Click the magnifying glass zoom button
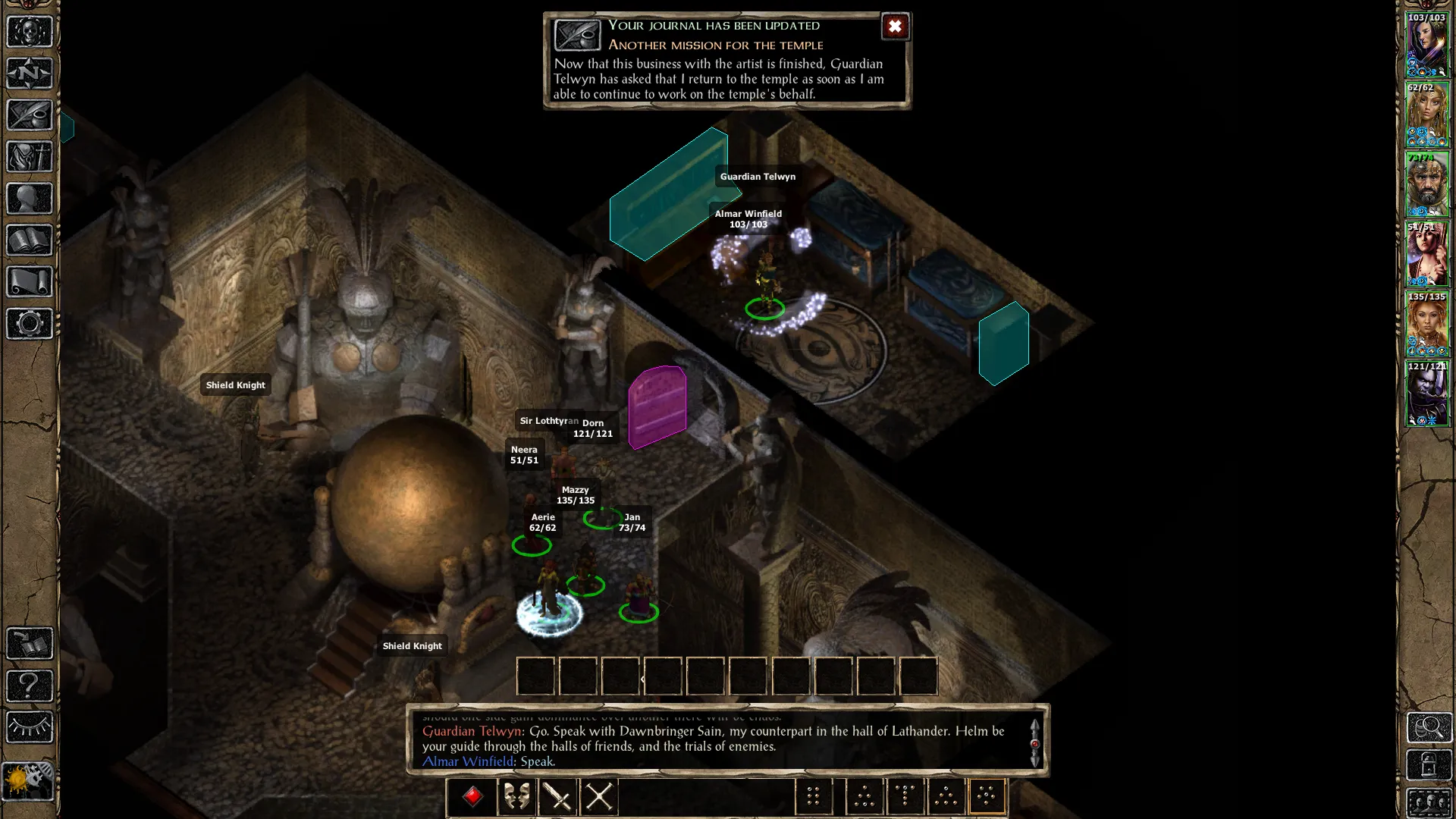The image size is (1456, 819). (x=1429, y=727)
